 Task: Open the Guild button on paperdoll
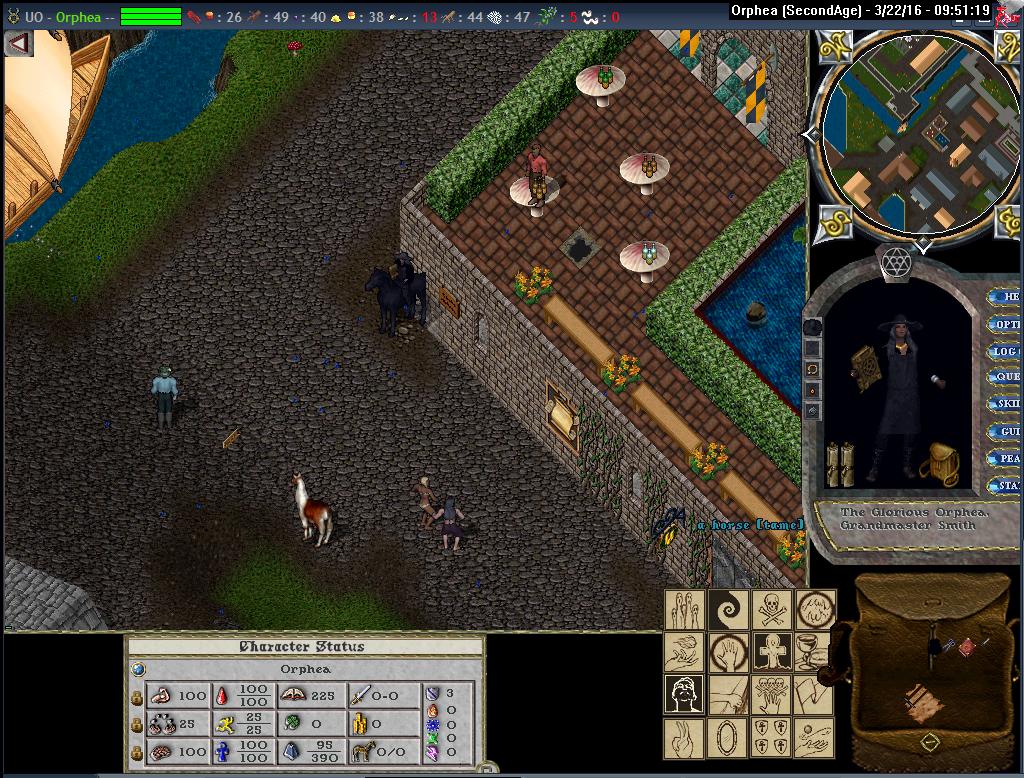(x=1005, y=432)
